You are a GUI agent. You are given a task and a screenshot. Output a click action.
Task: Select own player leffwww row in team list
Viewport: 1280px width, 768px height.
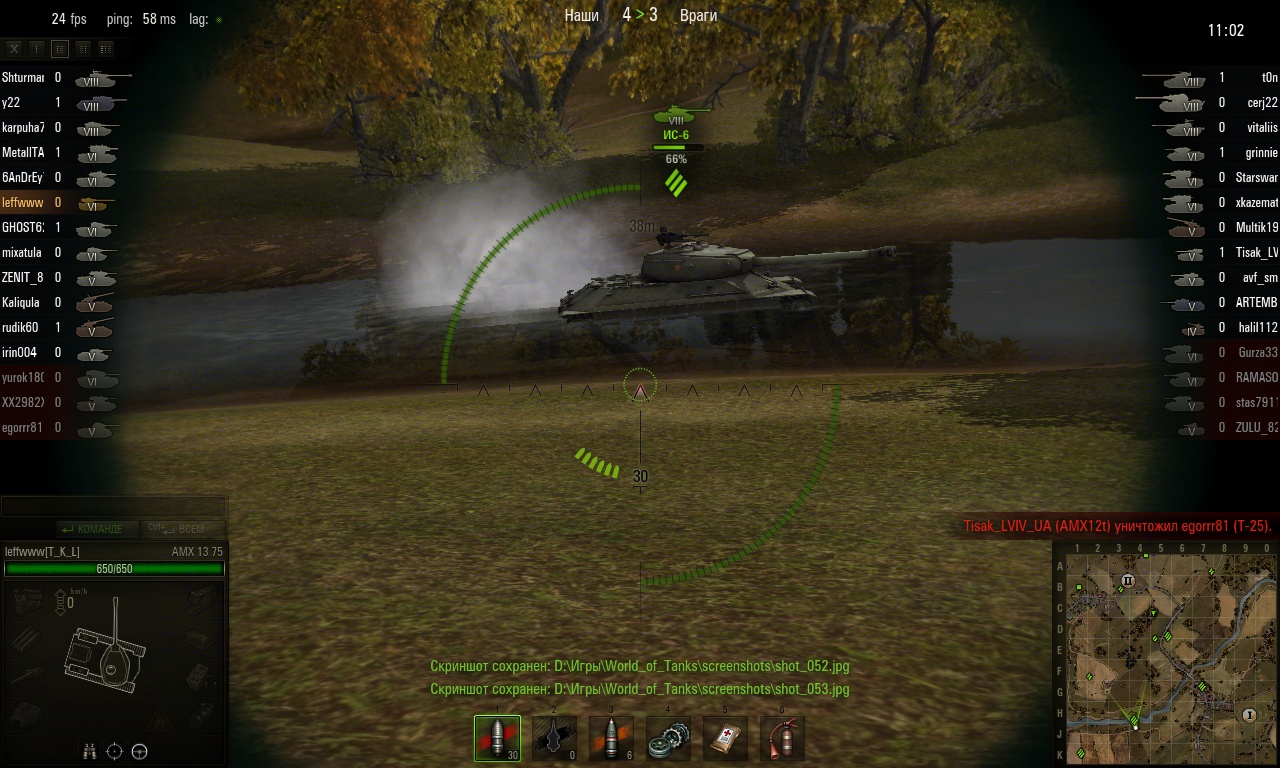click(x=25, y=202)
